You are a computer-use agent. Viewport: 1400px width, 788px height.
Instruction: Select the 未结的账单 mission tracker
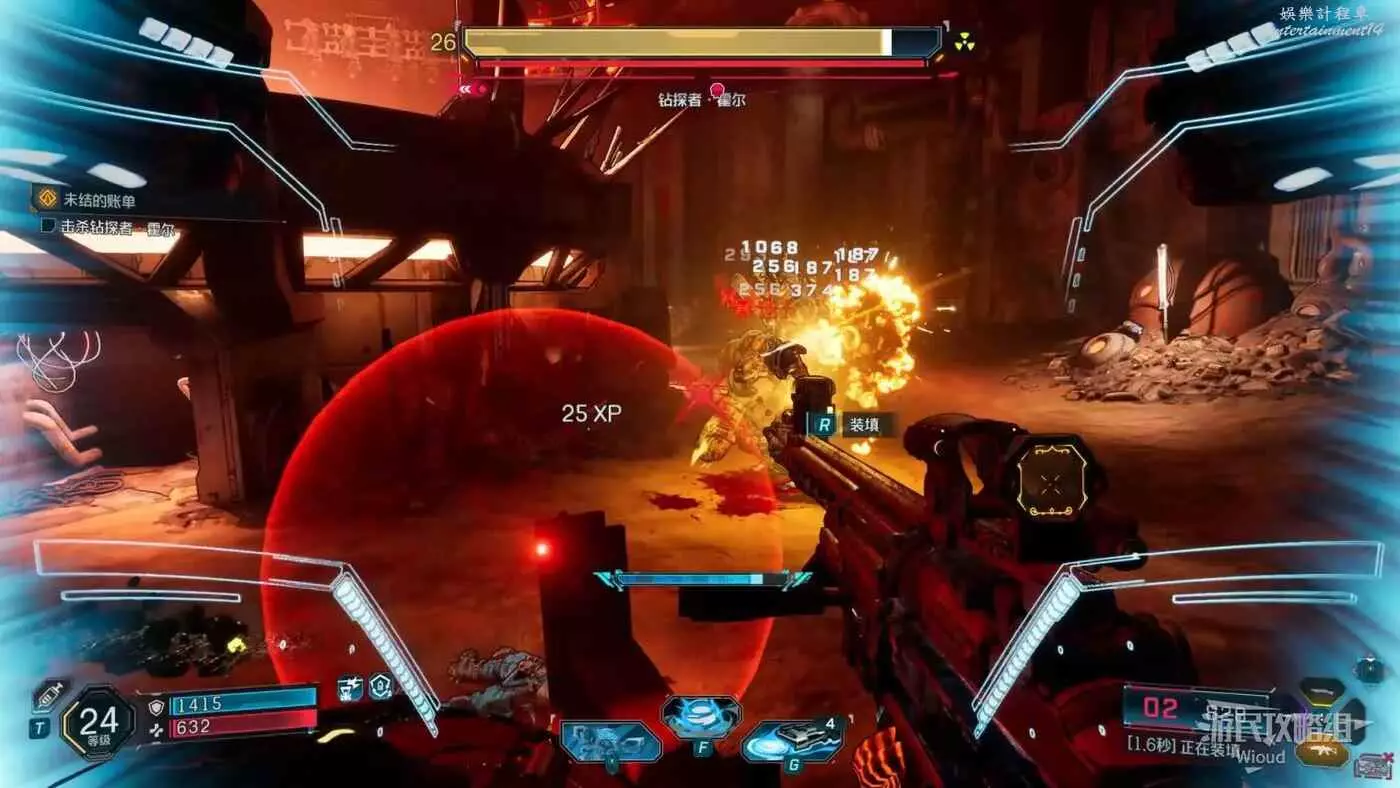click(98, 201)
